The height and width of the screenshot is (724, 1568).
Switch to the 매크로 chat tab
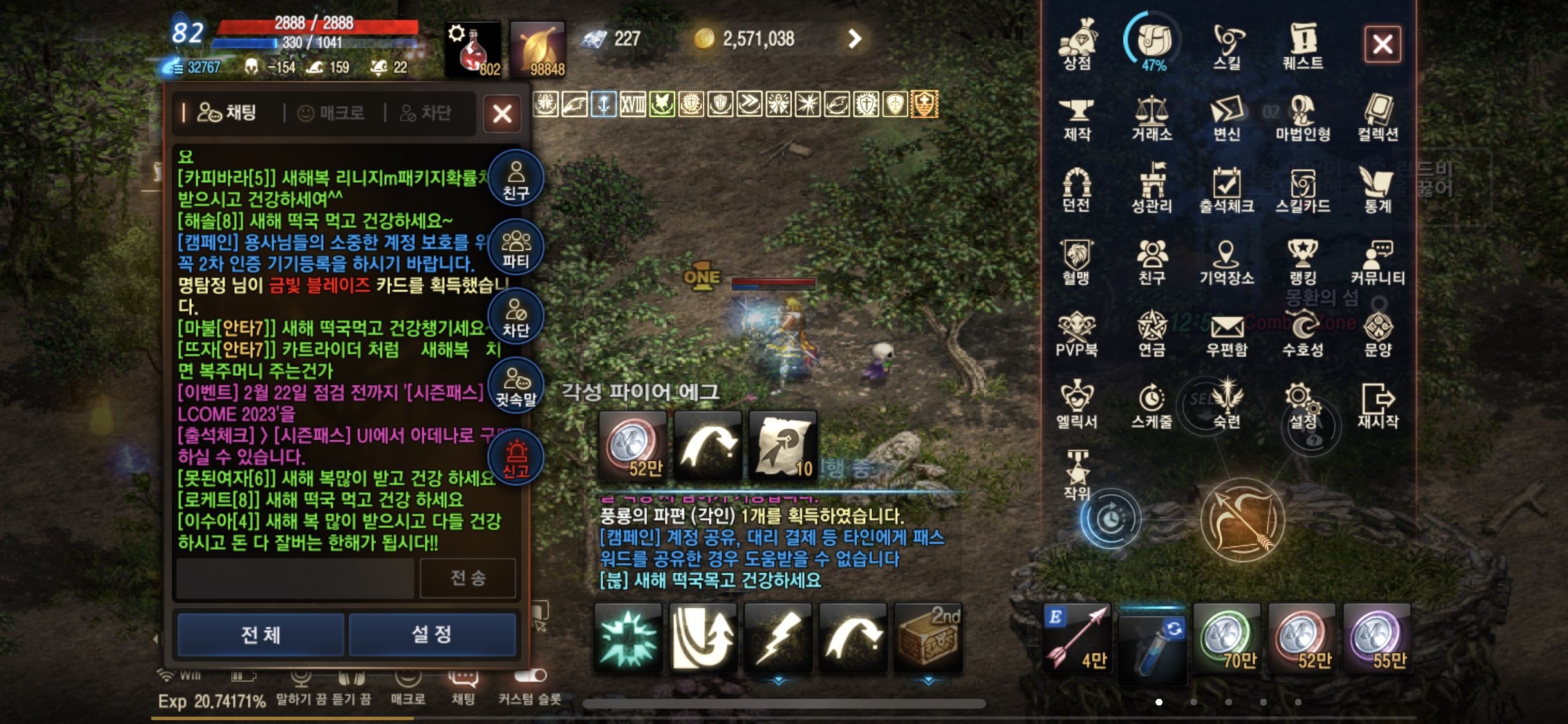click(x=332, y=113)
